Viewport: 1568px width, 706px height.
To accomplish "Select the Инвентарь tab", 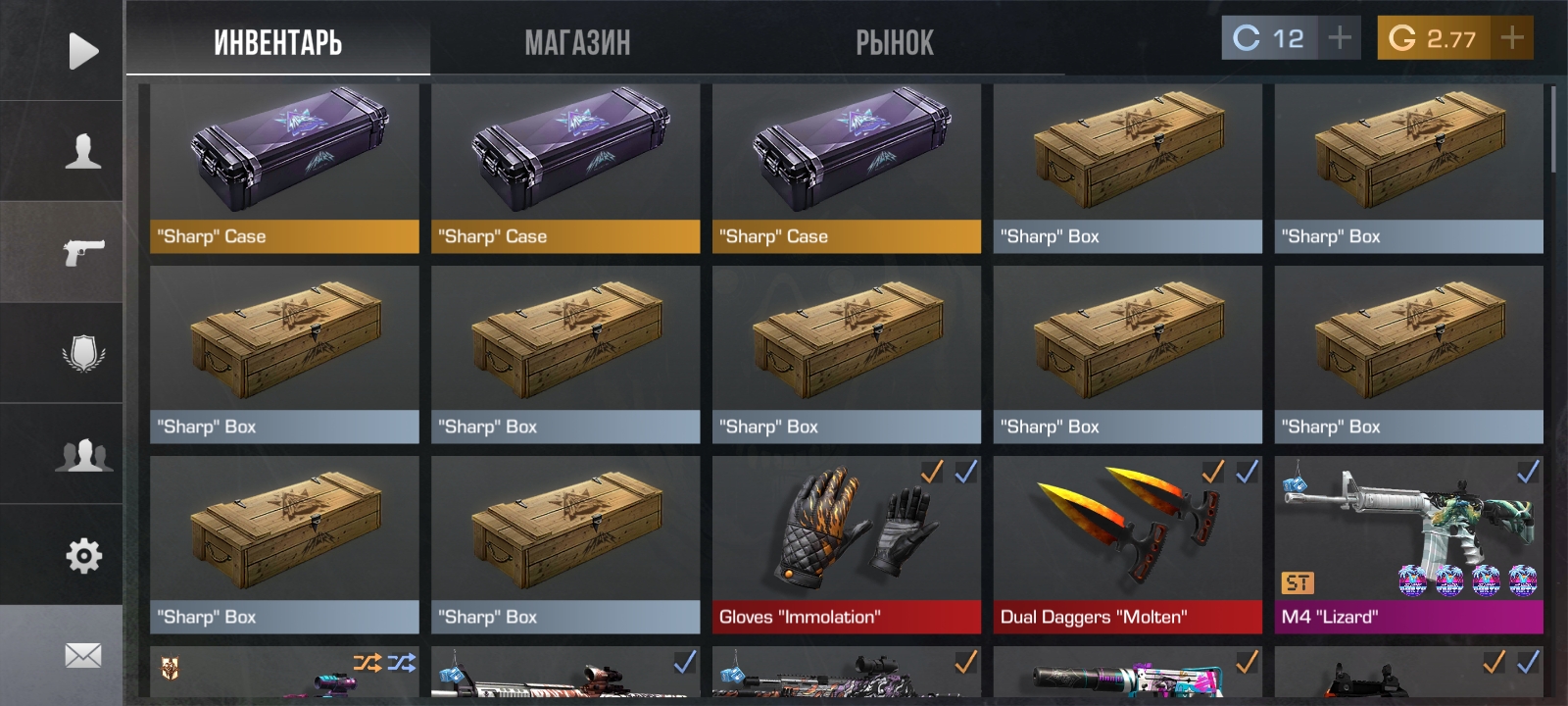I will [277, 43].
